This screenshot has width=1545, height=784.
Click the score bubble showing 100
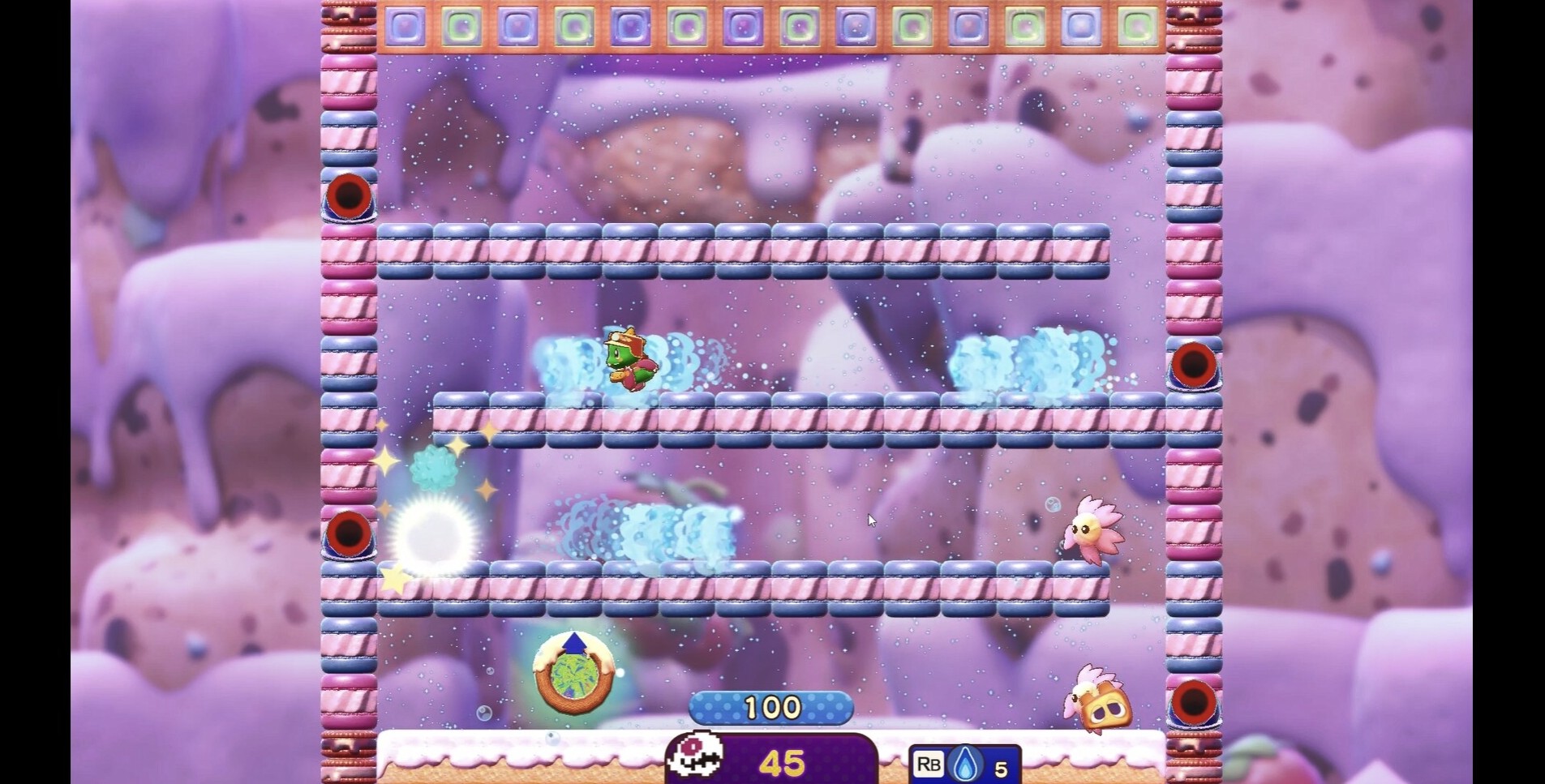pyautogui.click(x=773, y=707)
